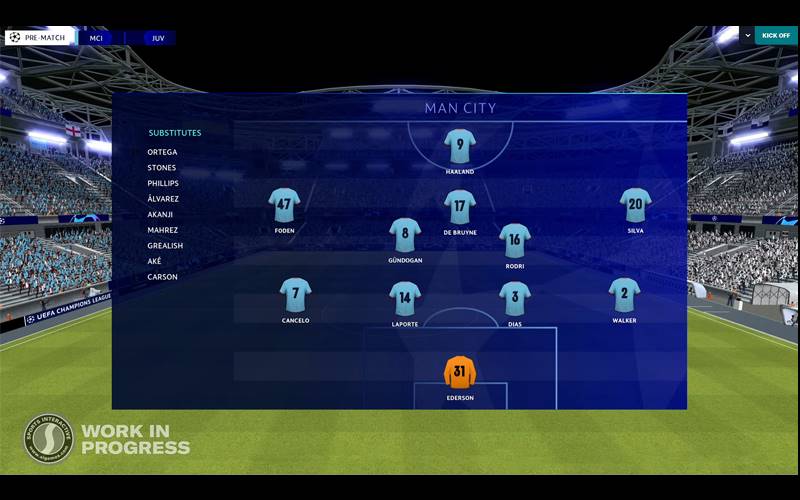
Task: Select goalkeeper Ederson's orange shirt
Action: (460, 372)
